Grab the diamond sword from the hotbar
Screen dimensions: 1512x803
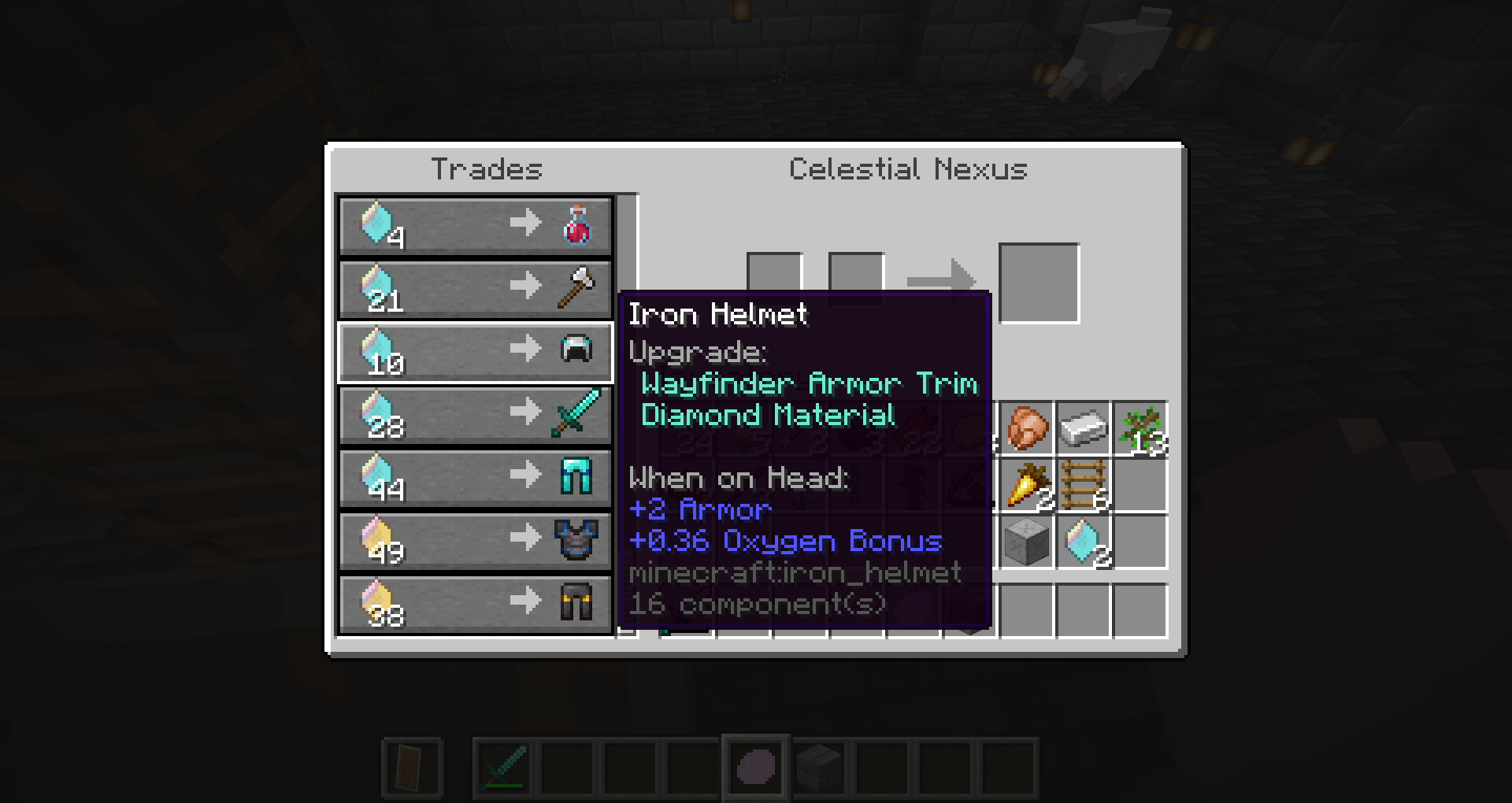click(x=502, y=768)
